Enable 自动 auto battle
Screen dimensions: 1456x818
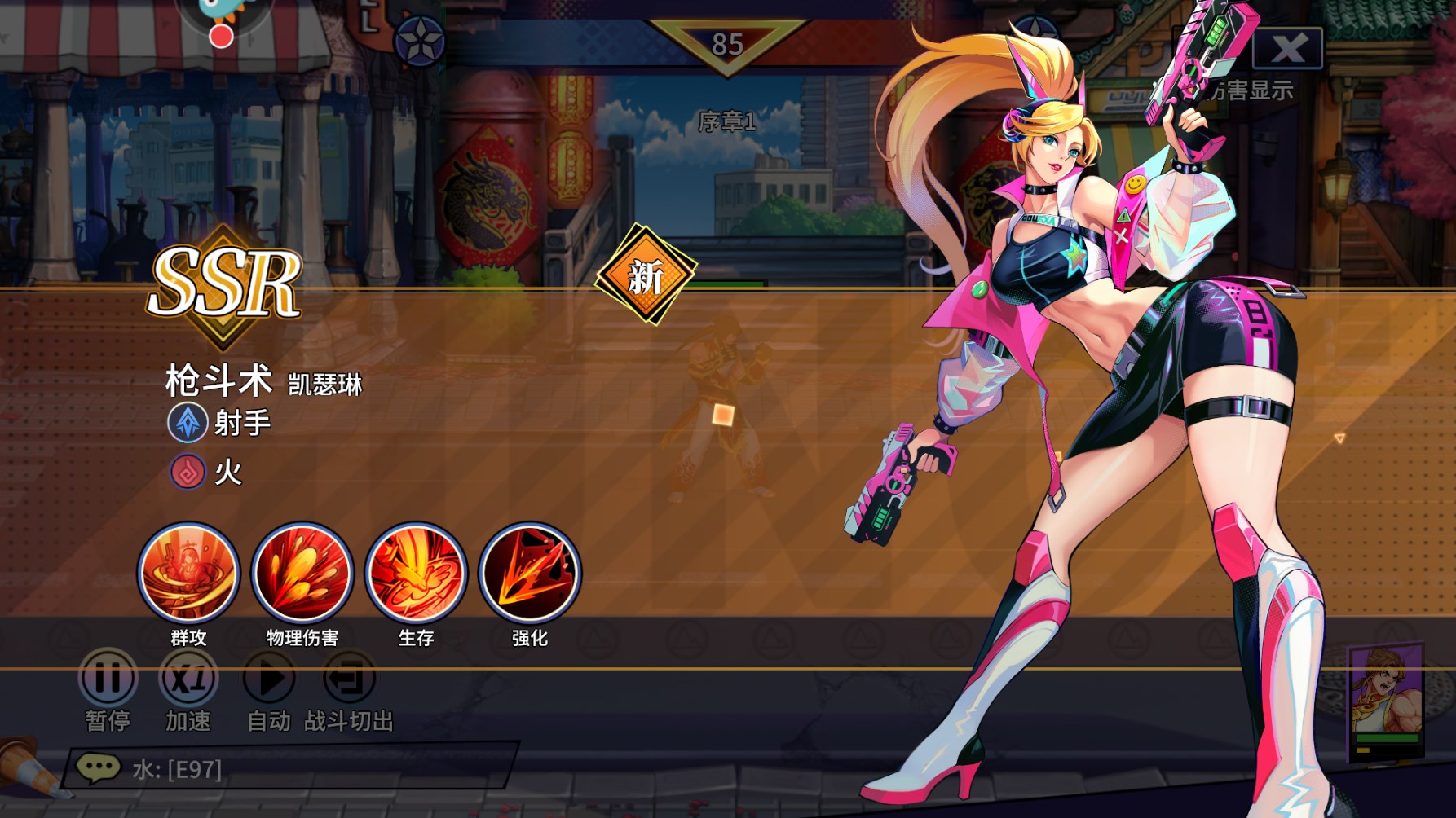pos(269,678)
